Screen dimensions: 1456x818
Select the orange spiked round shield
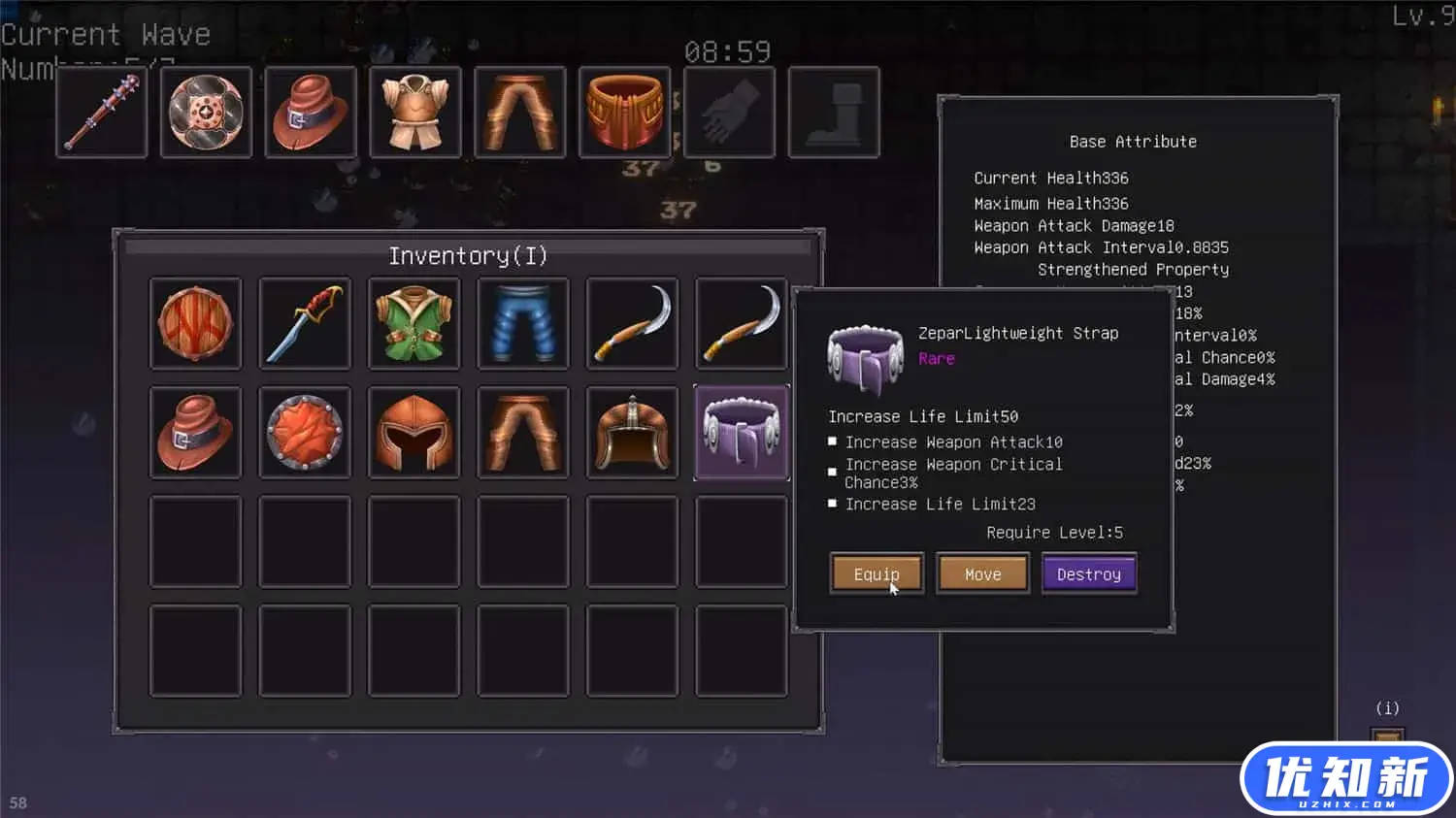[305, 432]
